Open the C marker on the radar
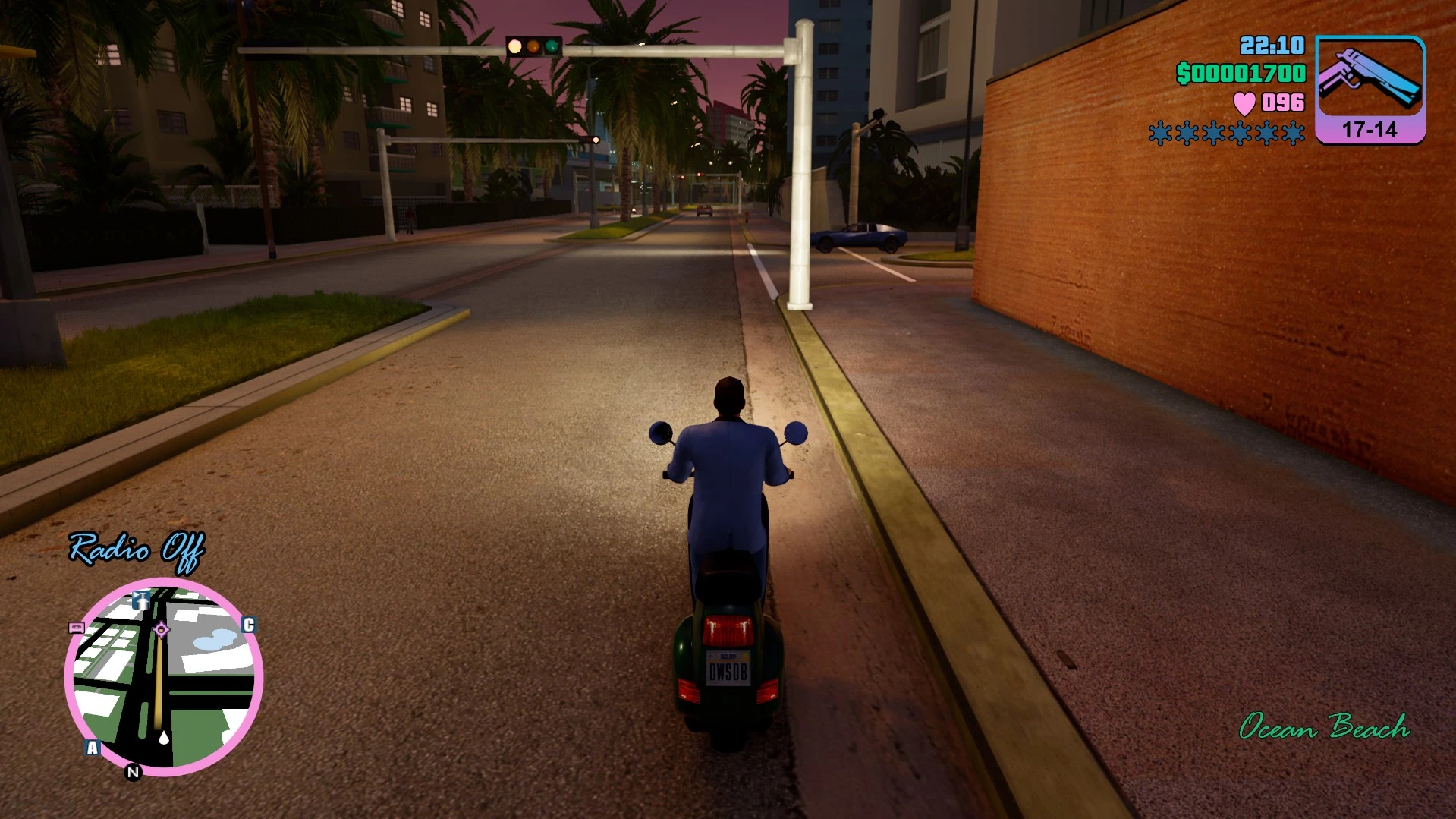The image size is (1456, 819). pyautogui.click(x=250, y=625)
